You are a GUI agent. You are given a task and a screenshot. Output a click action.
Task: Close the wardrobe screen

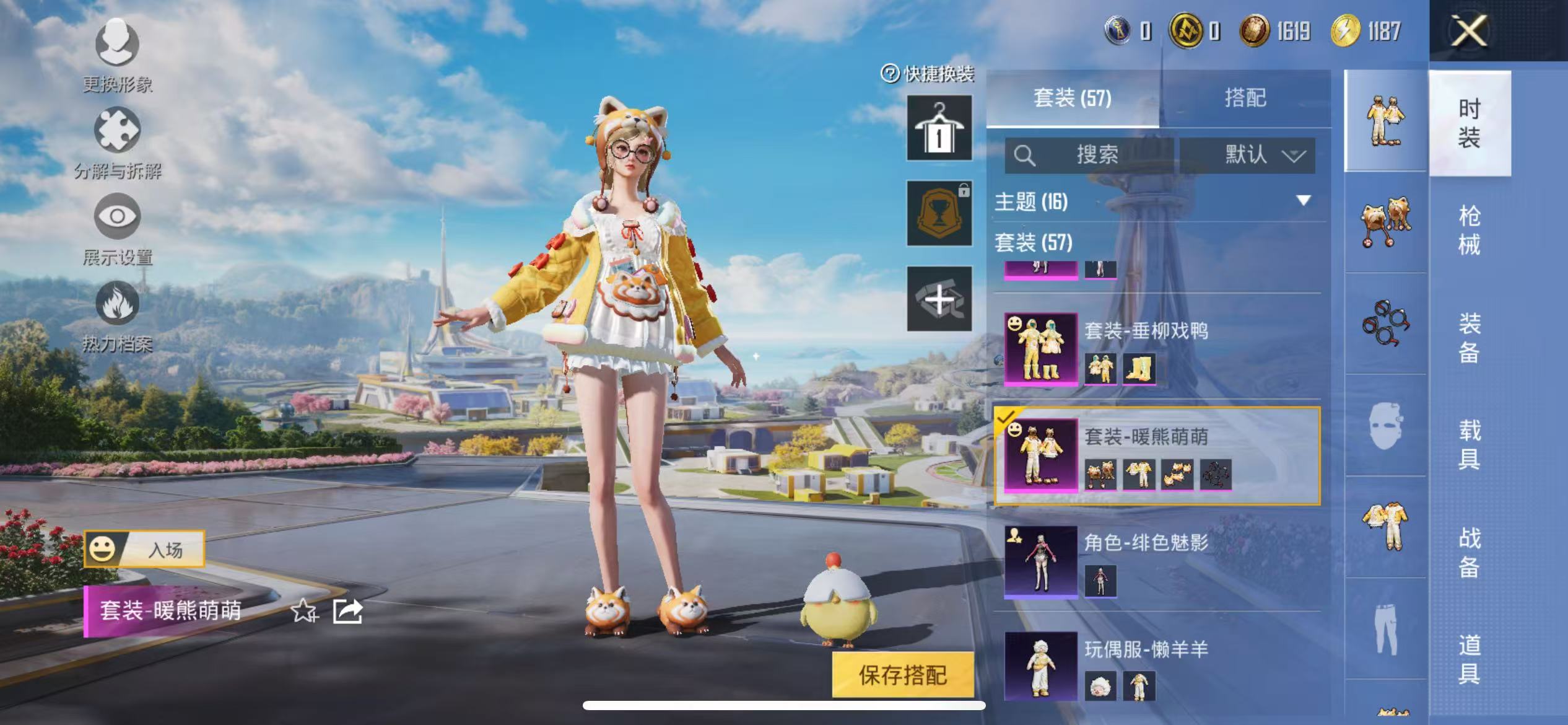[1469, 31]
